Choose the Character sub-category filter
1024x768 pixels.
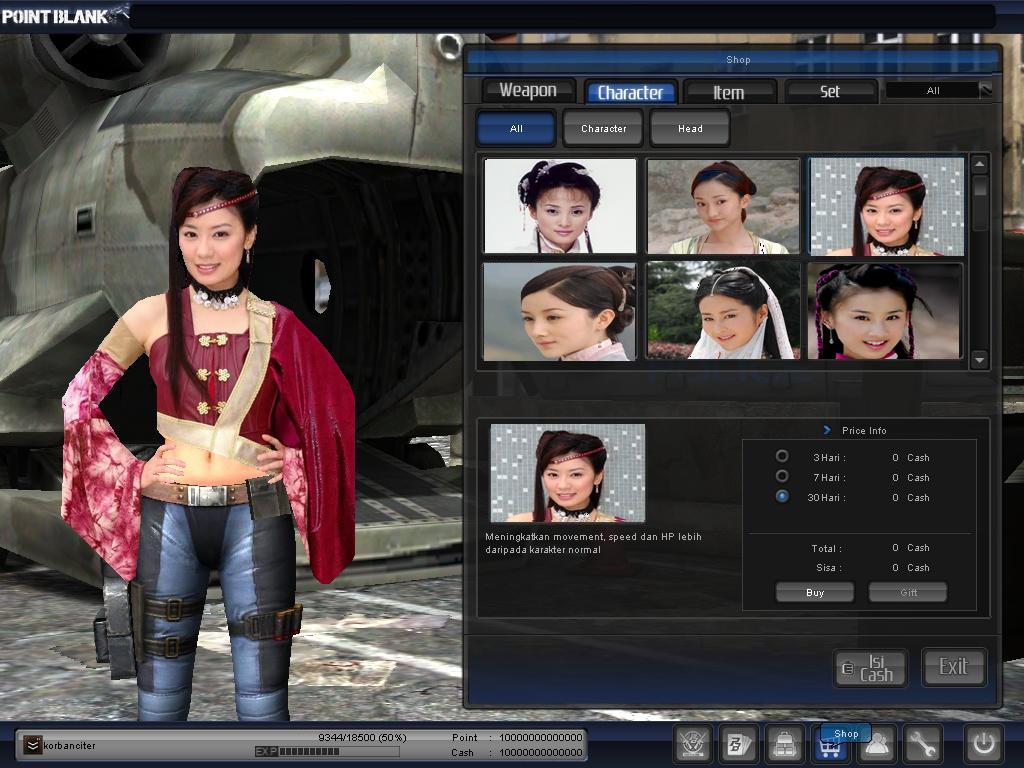(603, 128)
